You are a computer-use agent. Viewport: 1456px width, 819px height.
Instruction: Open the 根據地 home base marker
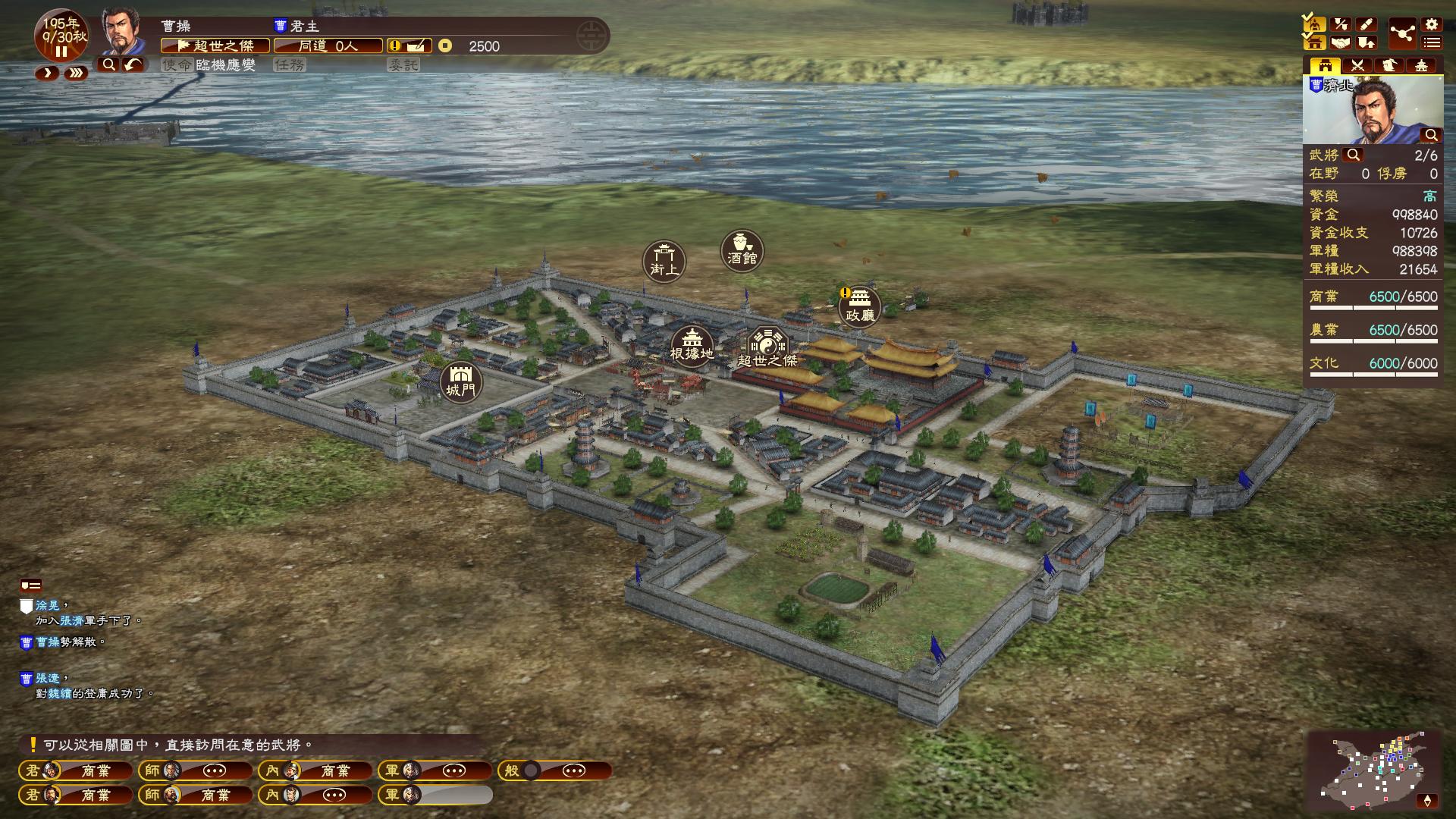click(692, 345)
